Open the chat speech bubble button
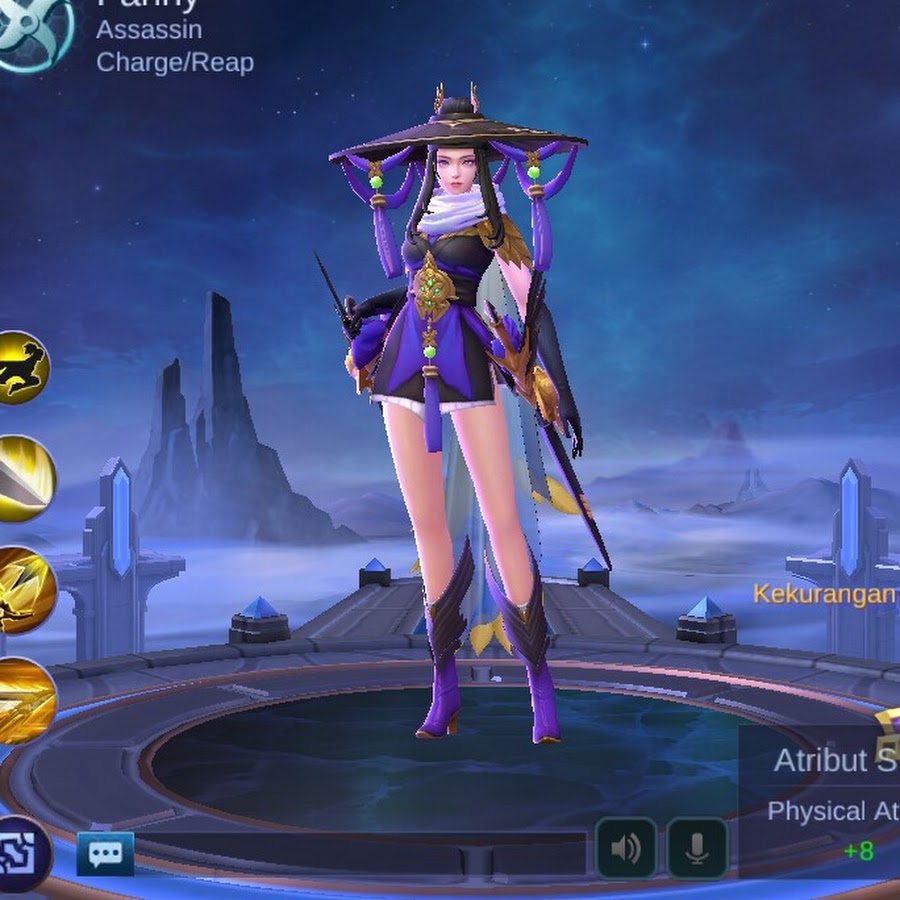900x900 pixels. coord(105,853)
